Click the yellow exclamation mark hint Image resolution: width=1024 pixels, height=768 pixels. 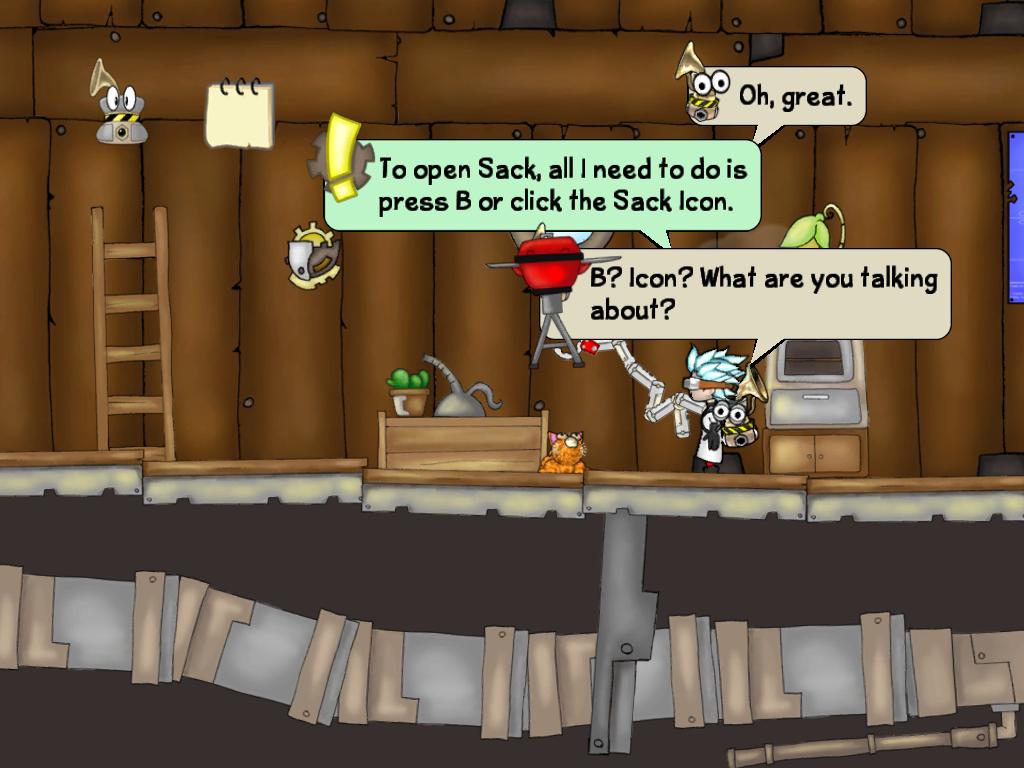point(342,157)
